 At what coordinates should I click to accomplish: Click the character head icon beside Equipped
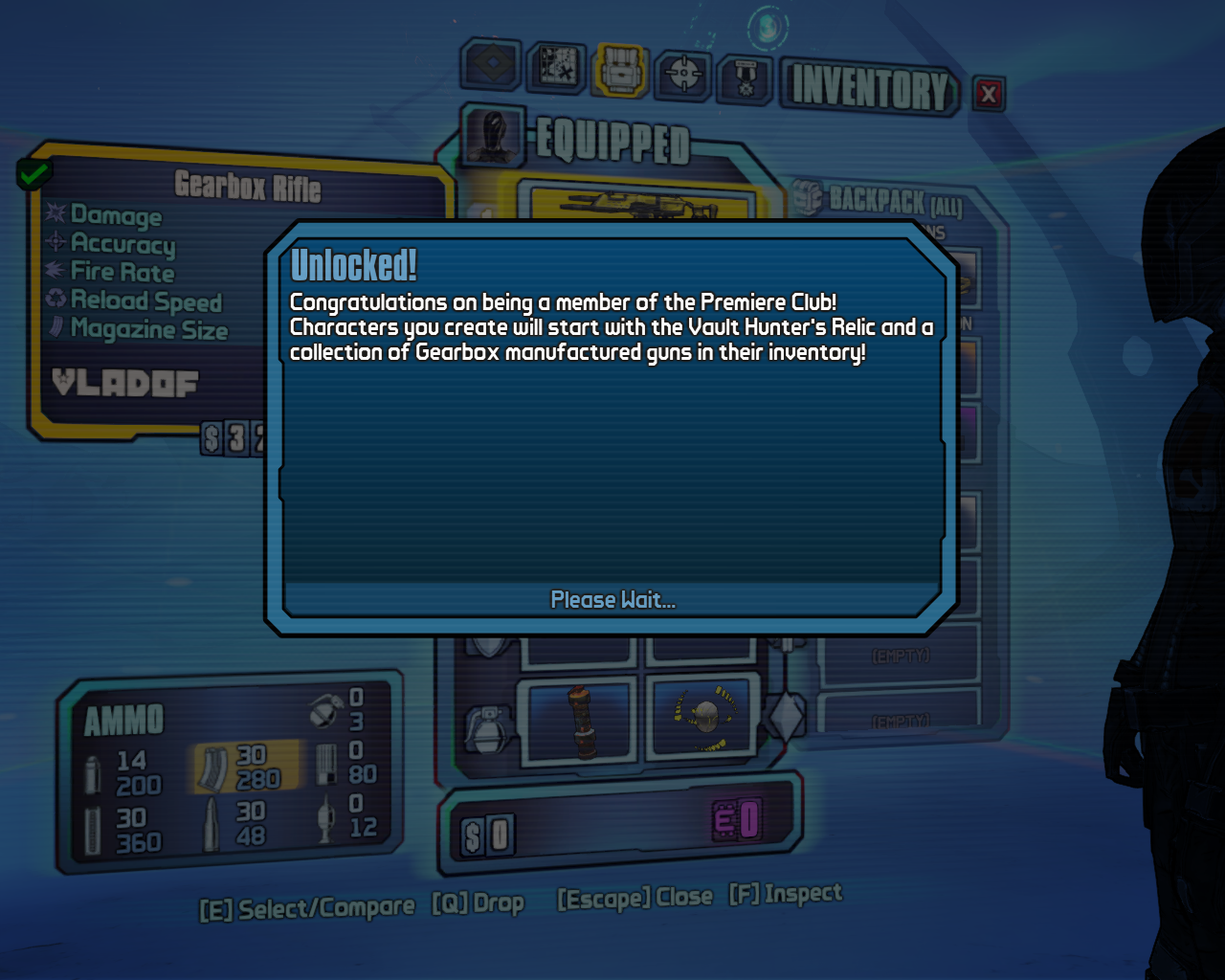[x=494, y=136]
